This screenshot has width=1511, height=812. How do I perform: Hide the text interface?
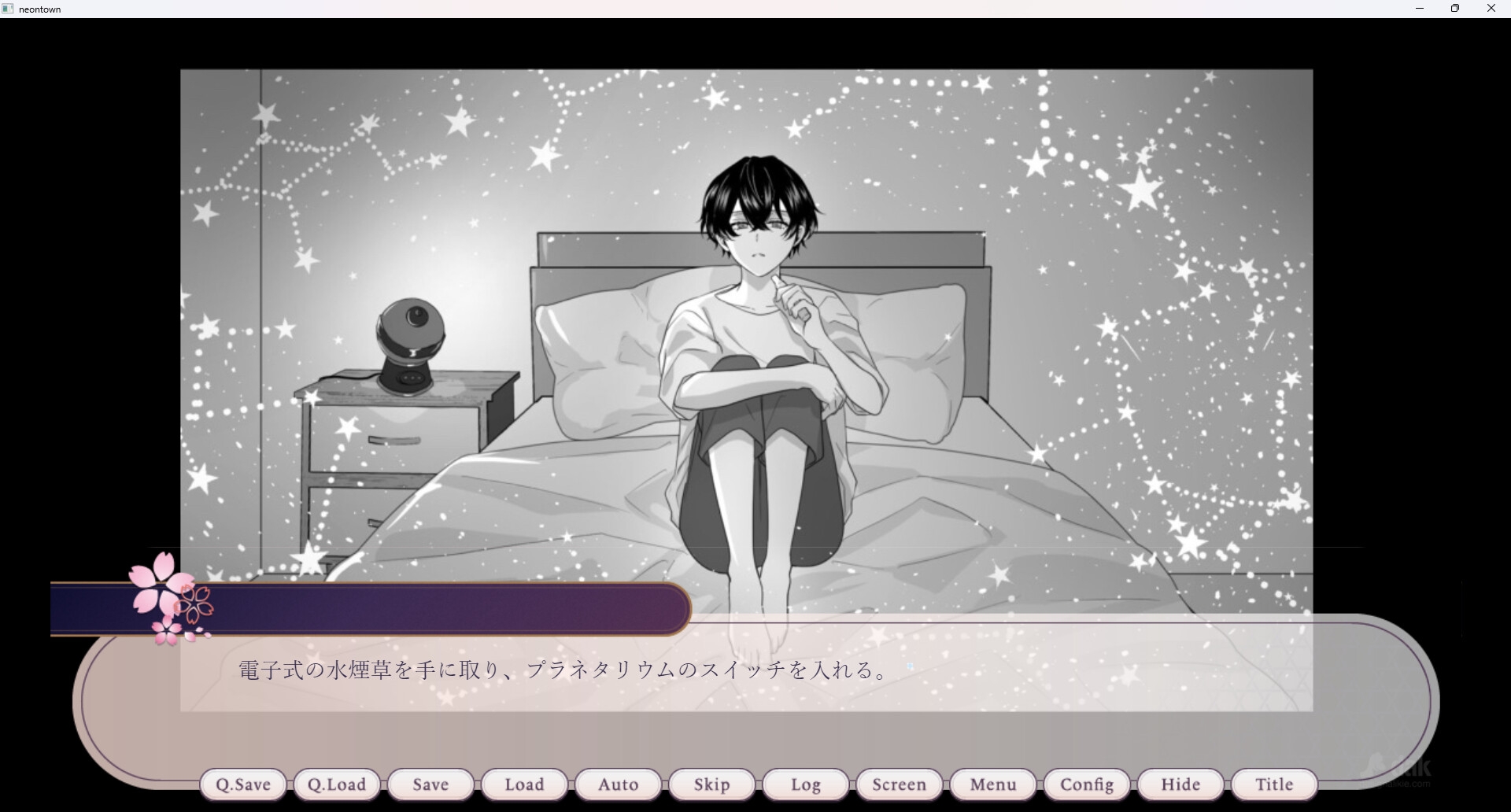click(x=1180, y=784)
